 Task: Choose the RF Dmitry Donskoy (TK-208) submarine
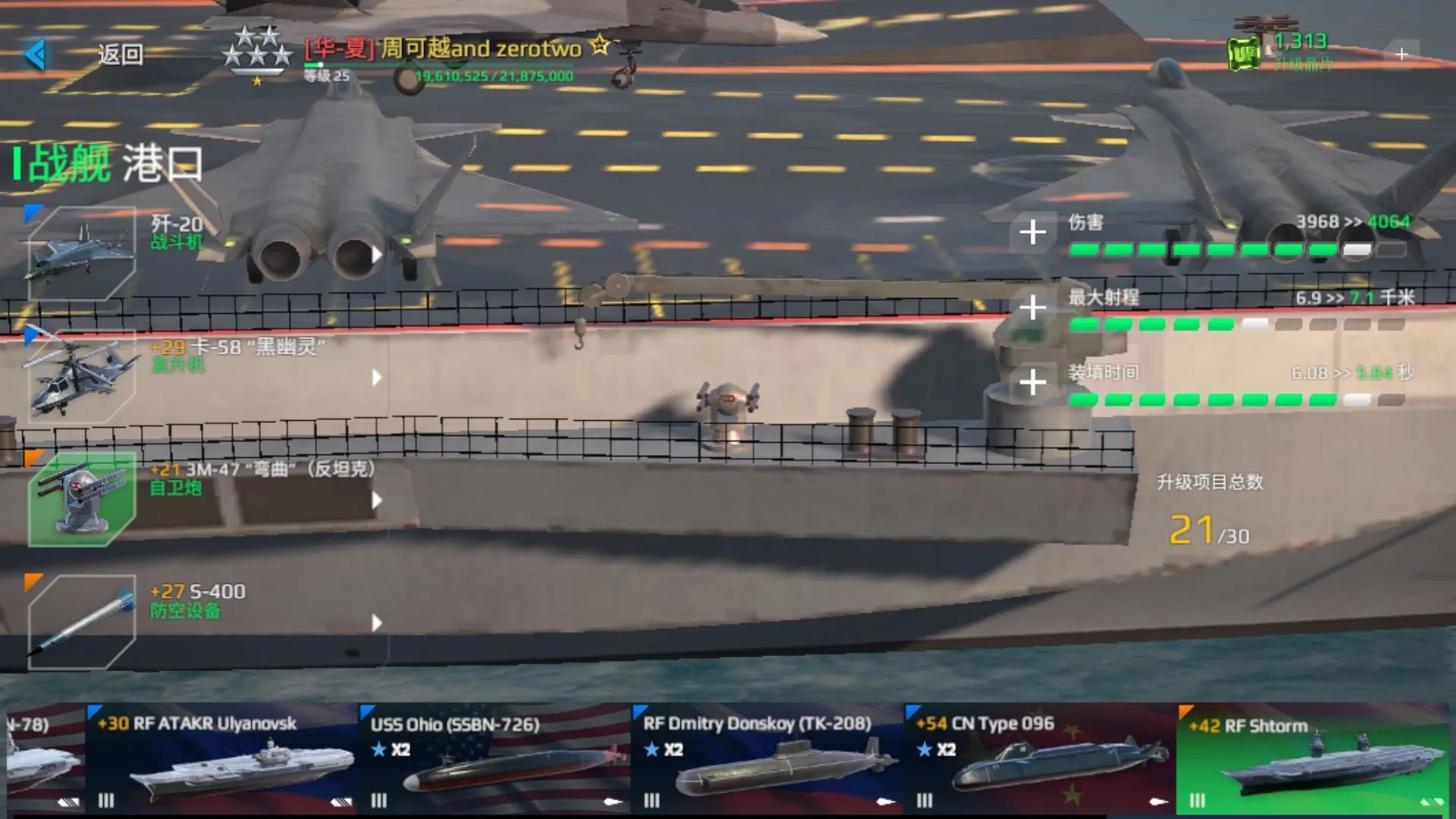[x=766, y=758]
